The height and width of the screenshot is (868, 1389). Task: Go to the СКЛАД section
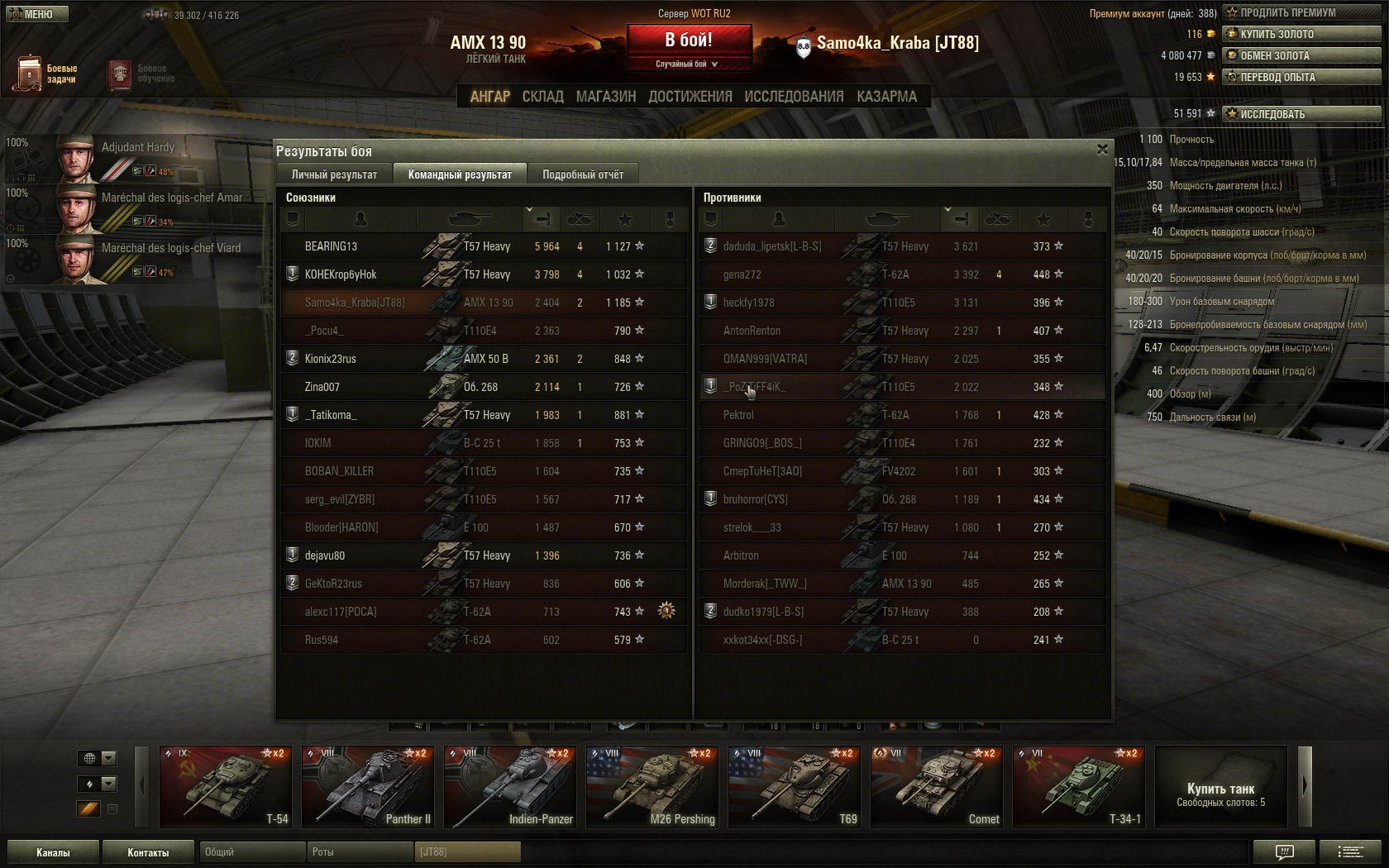[x=542, y=97]
